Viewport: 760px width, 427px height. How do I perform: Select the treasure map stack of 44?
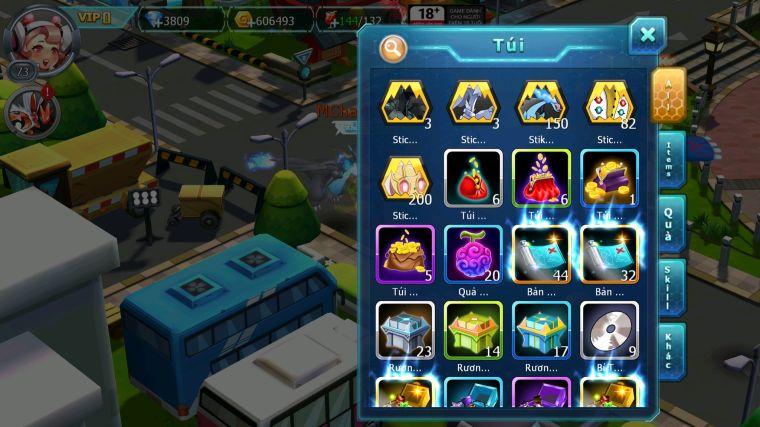click(x=541, y=254)
